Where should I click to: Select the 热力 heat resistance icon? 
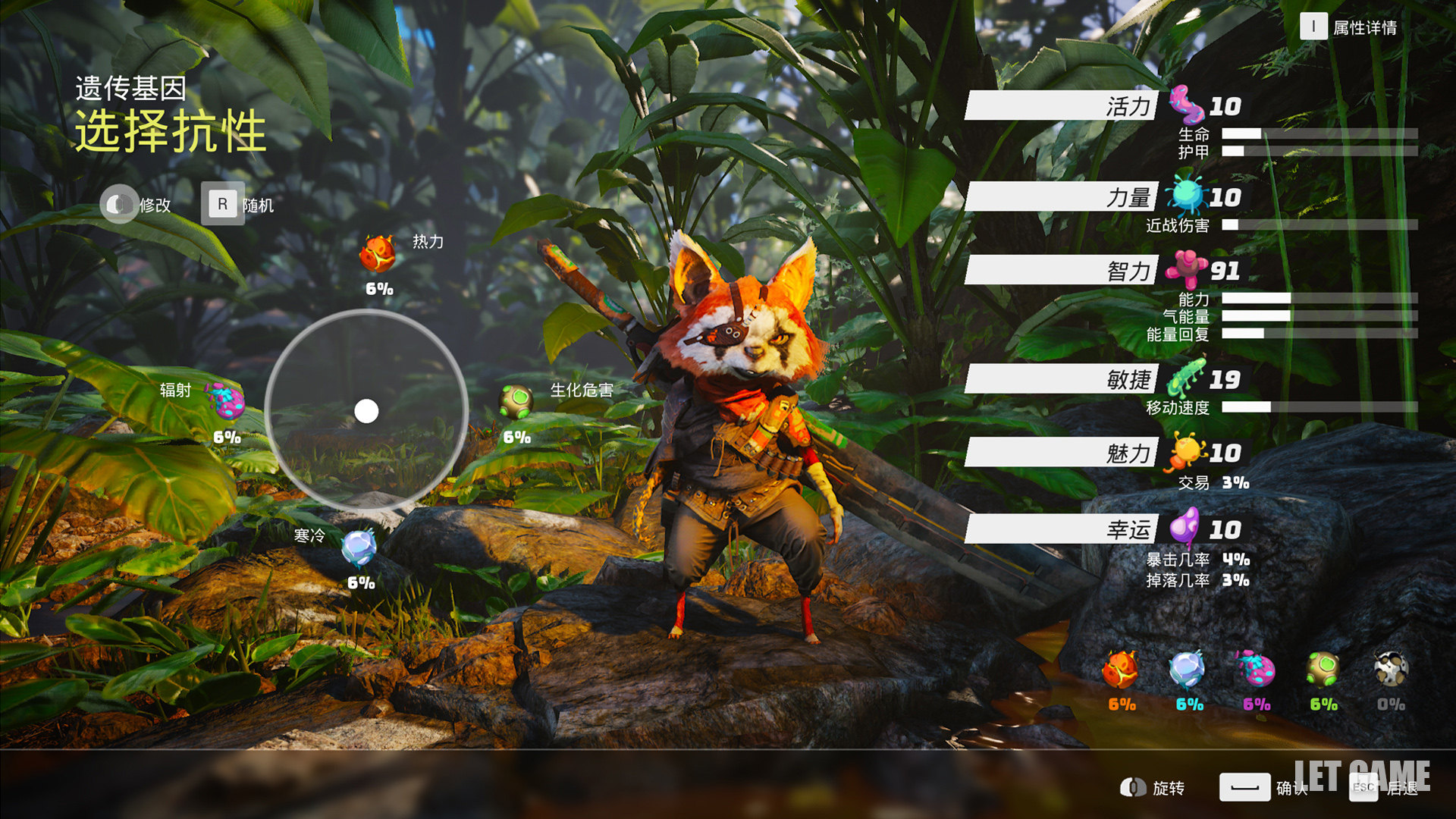pos(378,254)
